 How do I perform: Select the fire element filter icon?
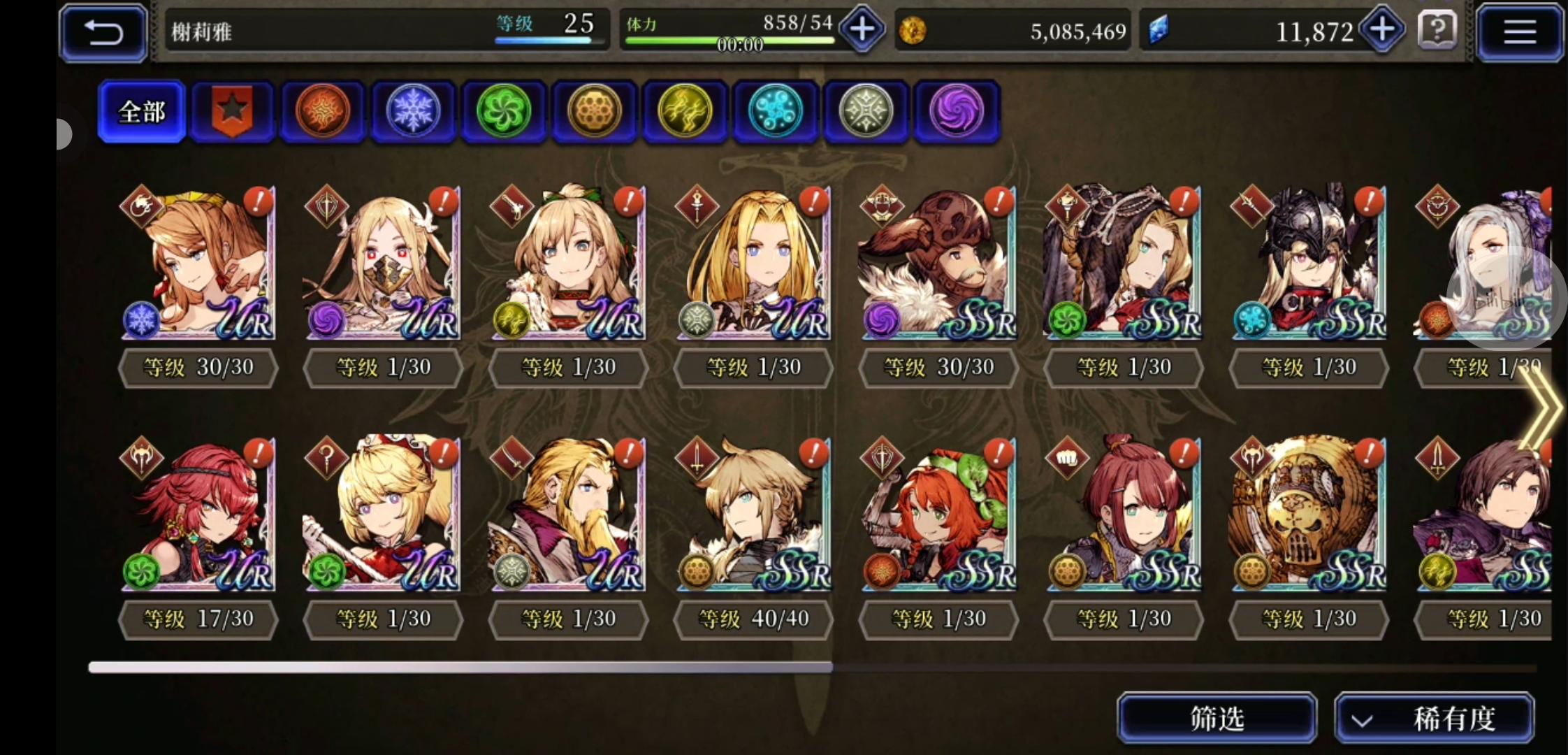[x=323, y=112]
